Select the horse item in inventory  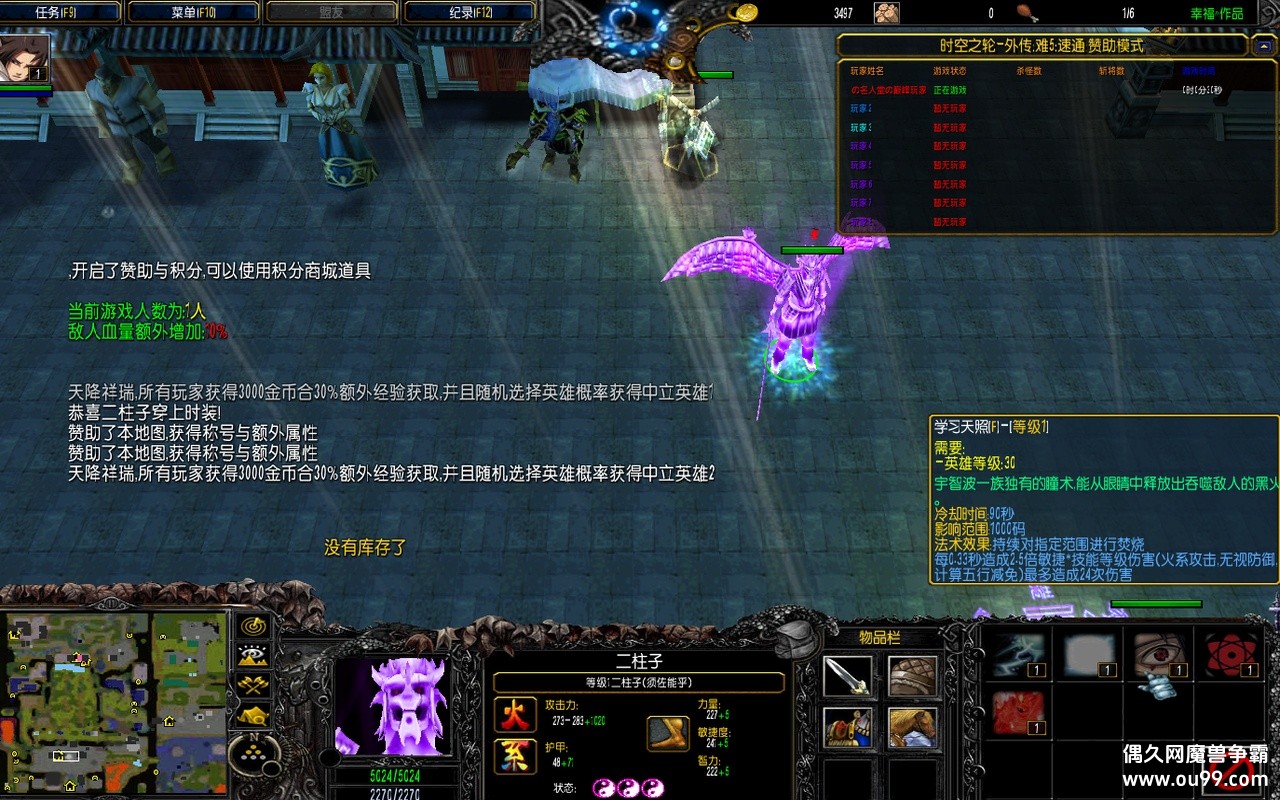click(x=912, y=727)
